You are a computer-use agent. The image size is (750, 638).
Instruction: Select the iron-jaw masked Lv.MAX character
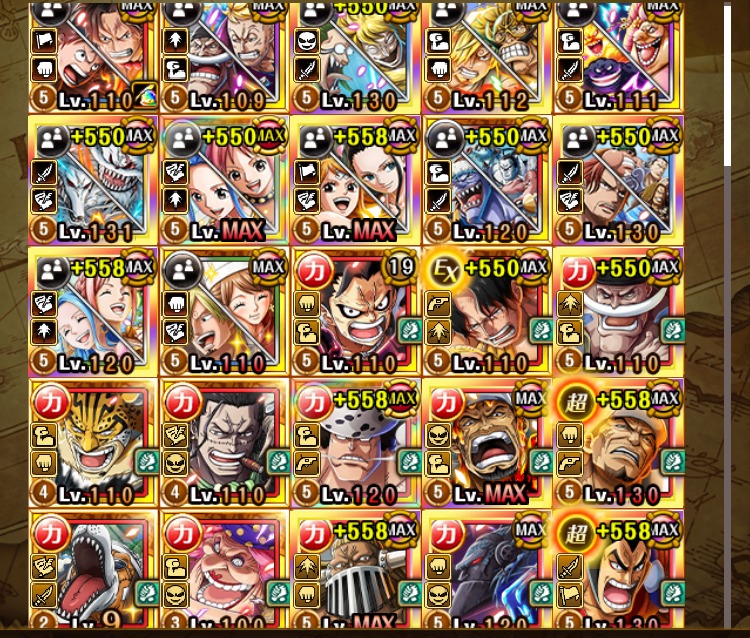355,570
